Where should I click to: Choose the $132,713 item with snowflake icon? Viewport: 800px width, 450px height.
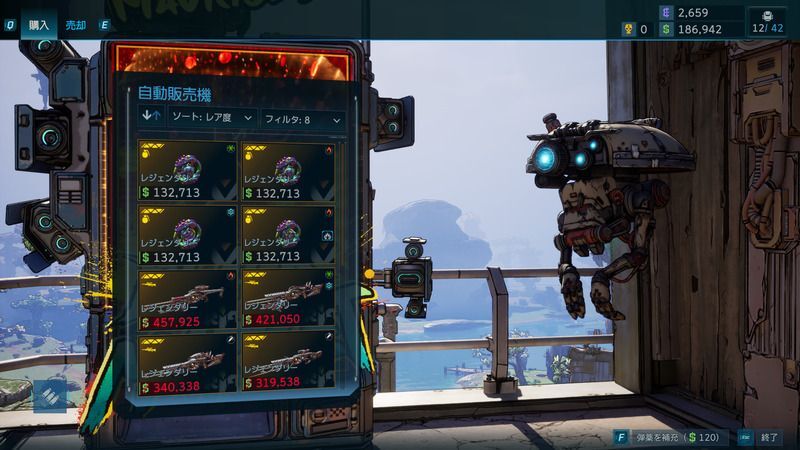tap(187, 236)
